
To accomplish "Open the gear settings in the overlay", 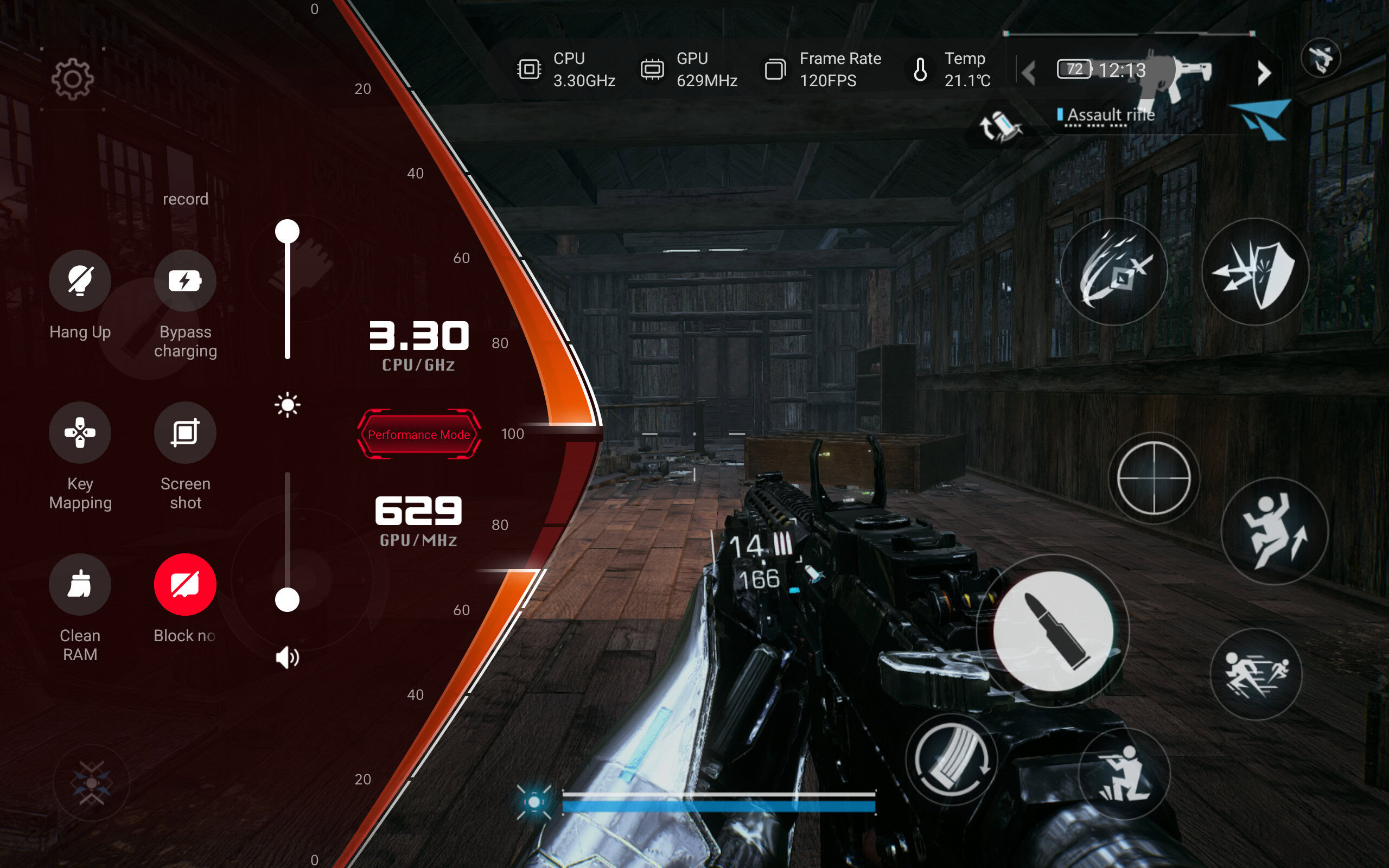I will point(72,79).
